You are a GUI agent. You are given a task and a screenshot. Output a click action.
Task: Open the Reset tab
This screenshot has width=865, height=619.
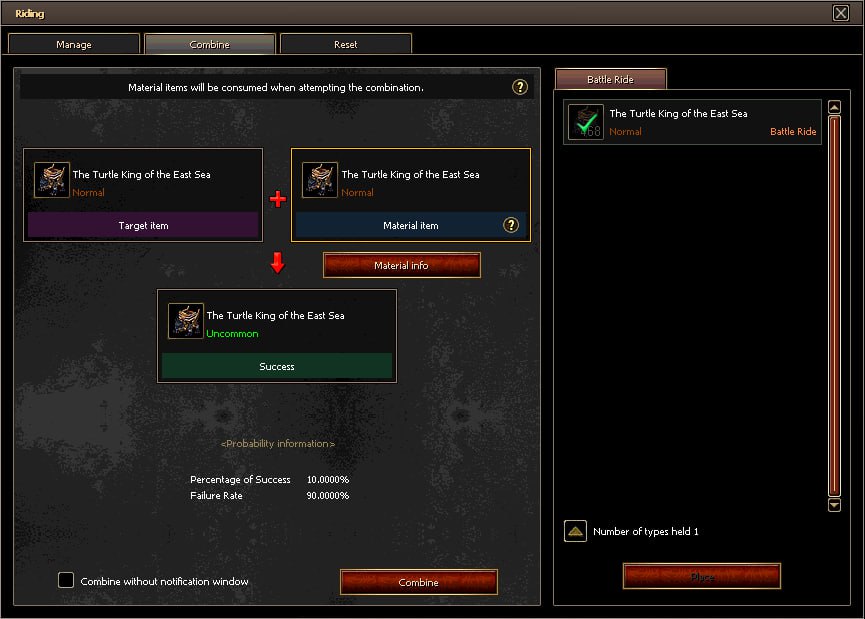(x=345, y=44)
